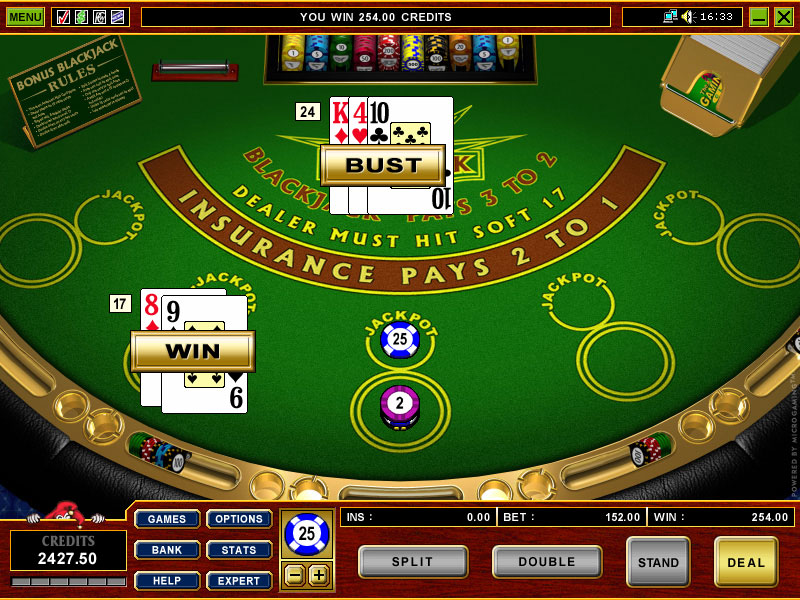Click the SPLIT button
Screen dimensions: 800x600
tap(413, 562)
